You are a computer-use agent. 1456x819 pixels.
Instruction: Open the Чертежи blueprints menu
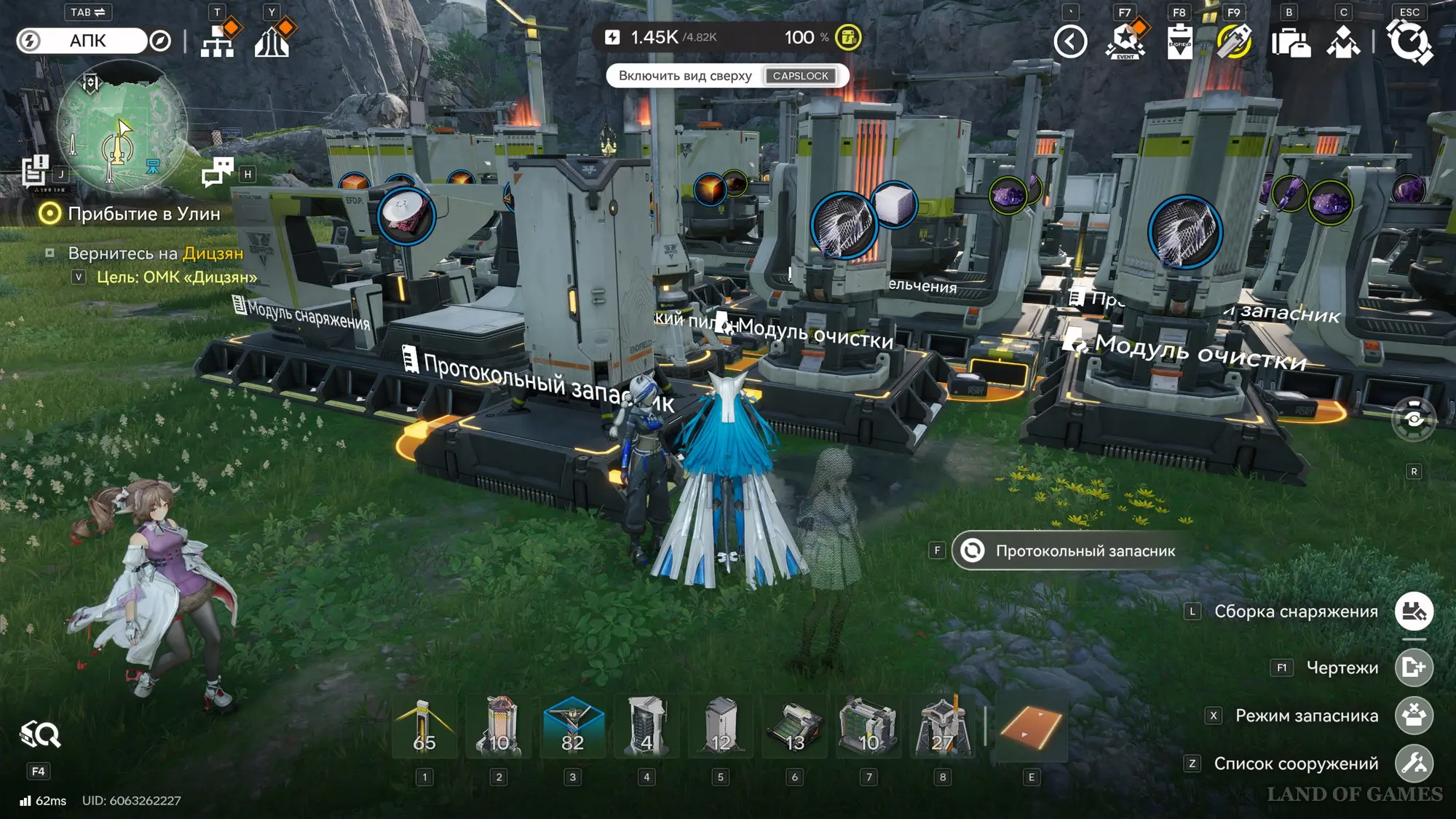click(1414, 667)
